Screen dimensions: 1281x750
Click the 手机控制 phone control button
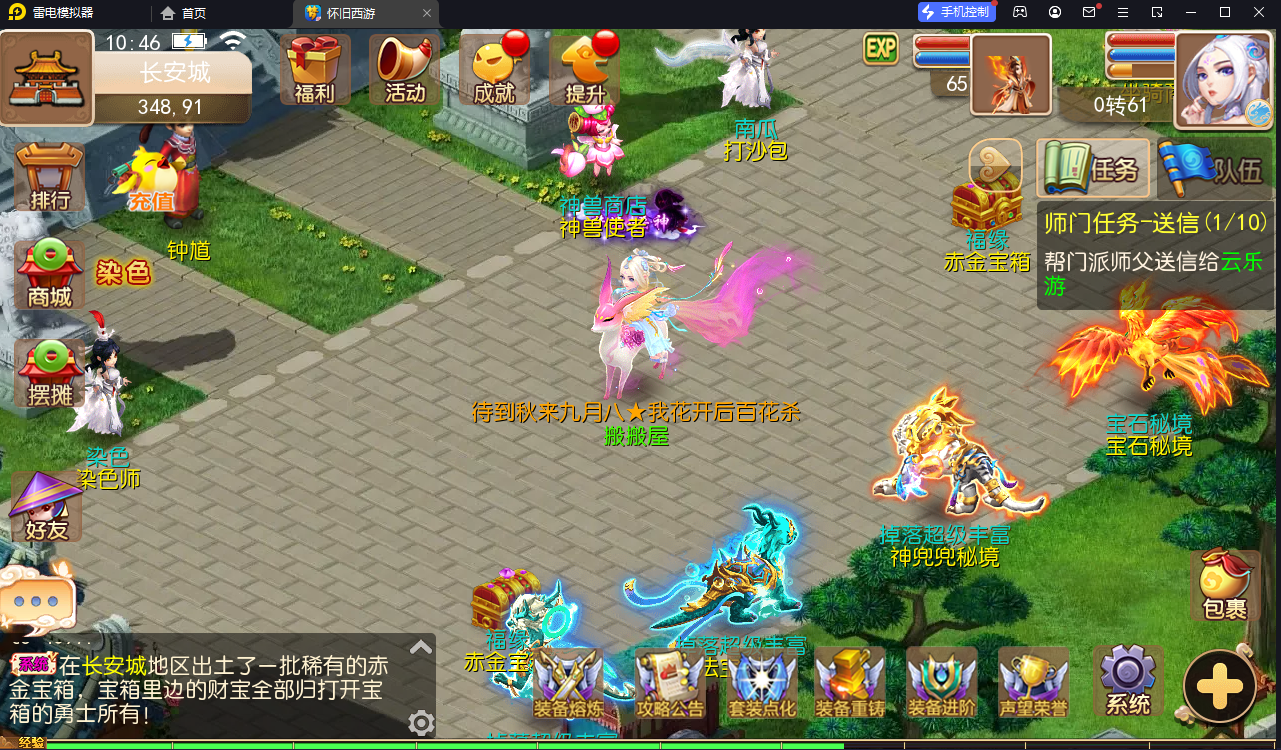click(x=956, y=12)
